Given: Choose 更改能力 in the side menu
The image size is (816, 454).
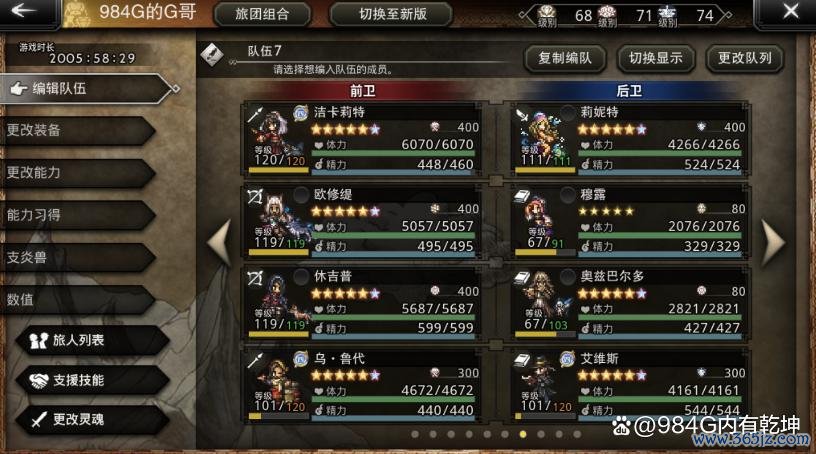Looking at the screenshot, I should [x=70, y=172].
